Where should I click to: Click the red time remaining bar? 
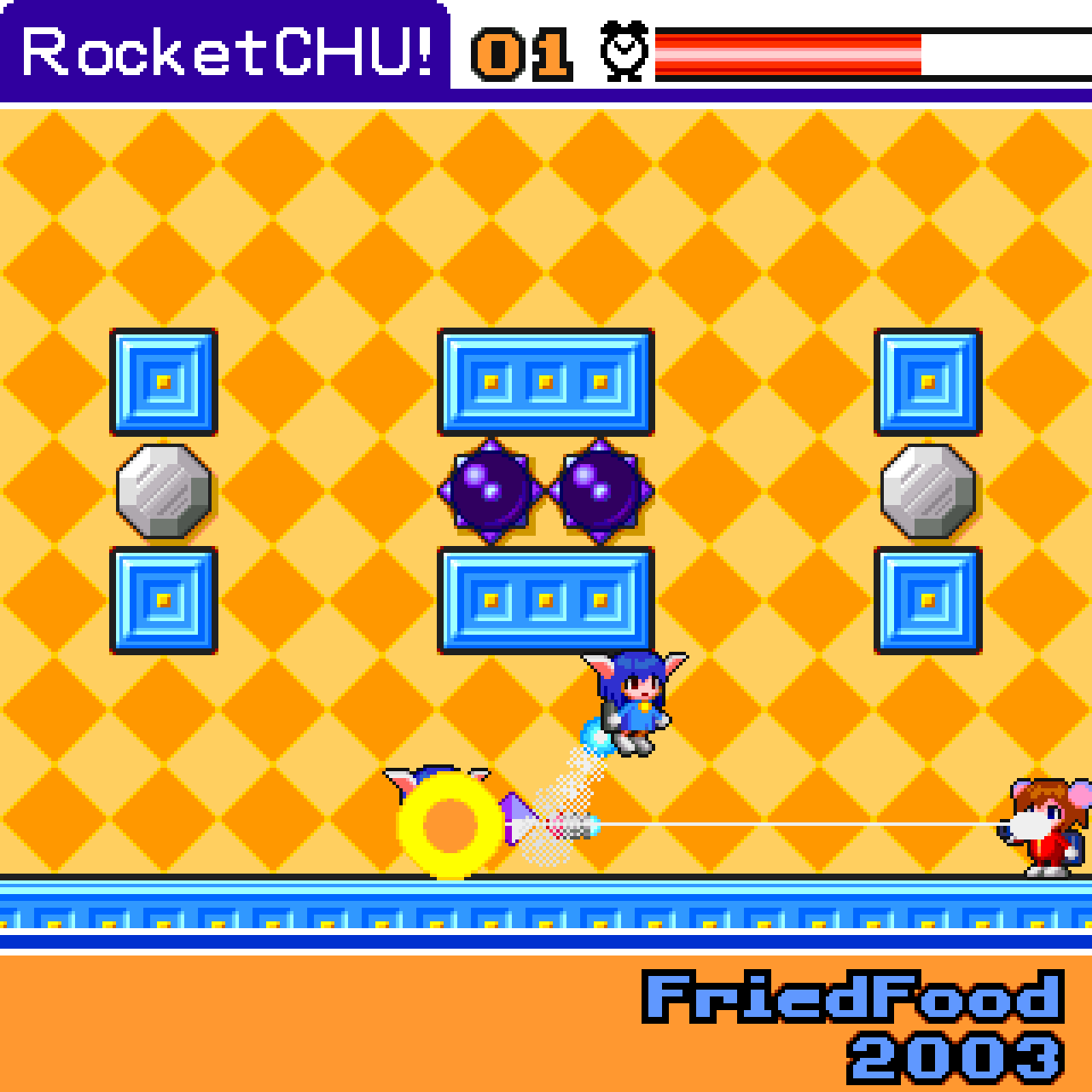coord(785,54)
